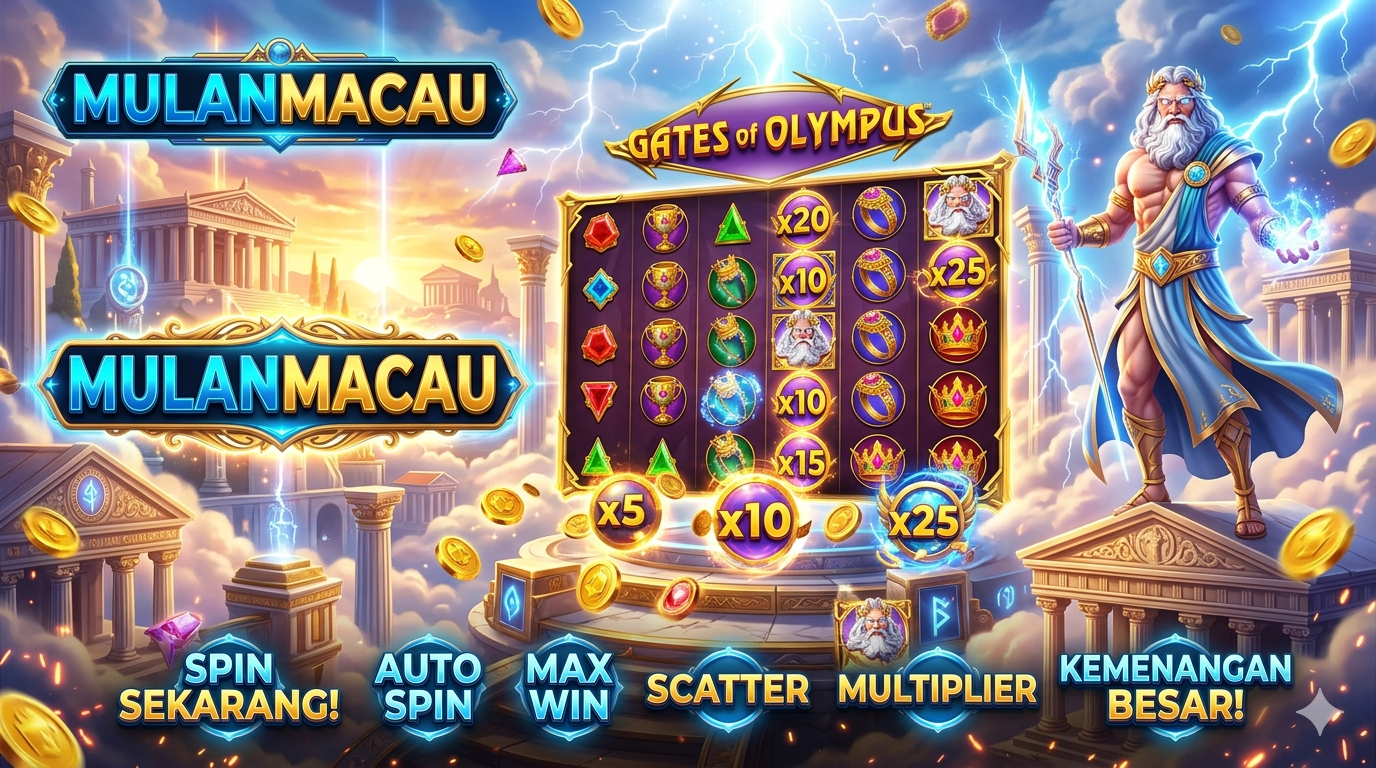
Task: Open the Multiplier button
Action: pos(937,688)
